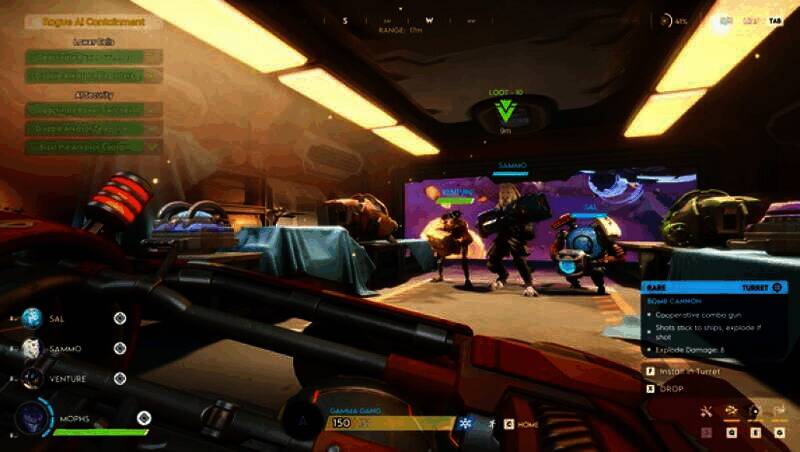
Task: Select Venture's crew portrait
Action: [x=33, y=378]
